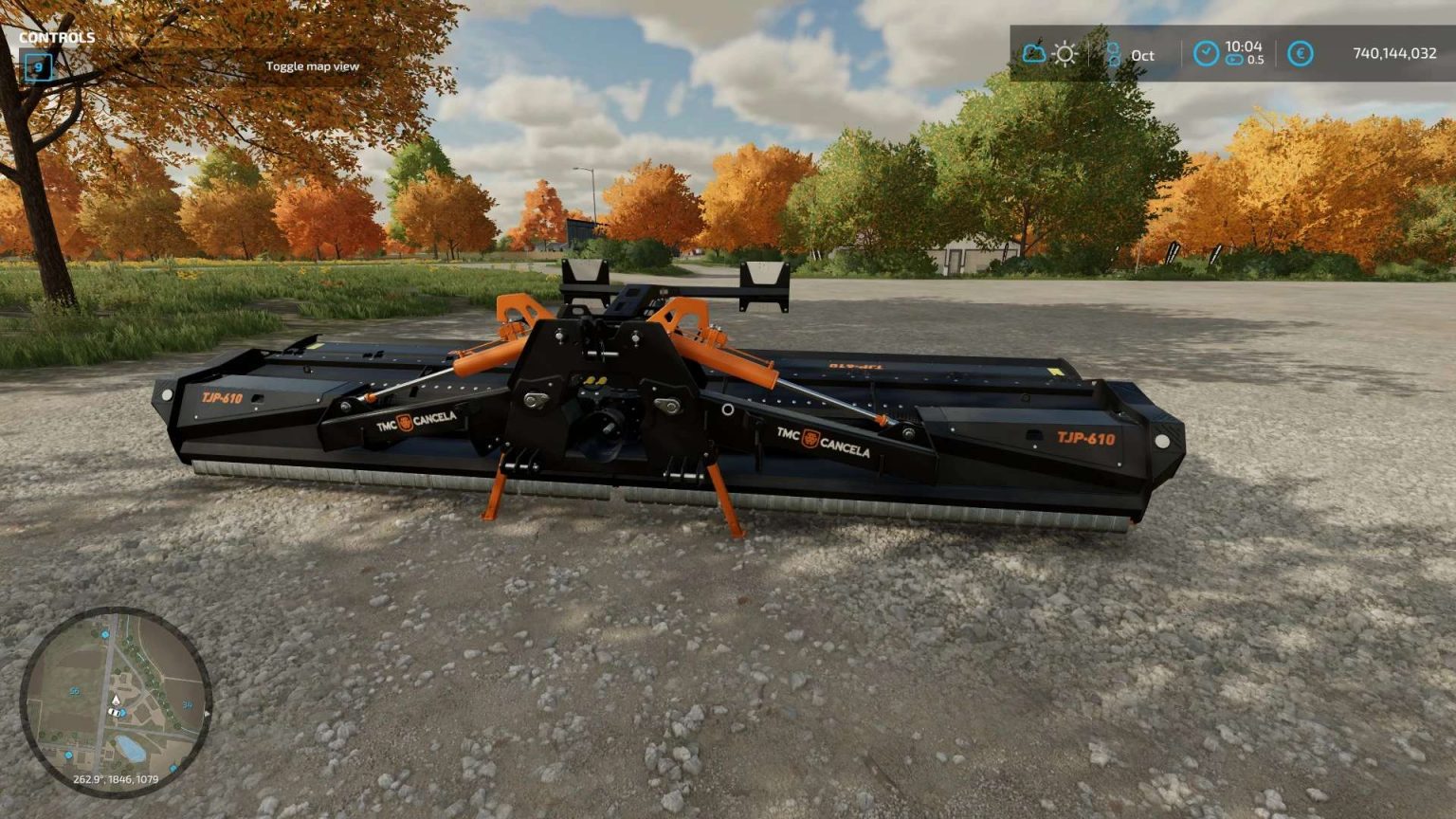Open the clock icon in the HUD
The width and height of the screenshot is (1456, 819).
[x=1206, y=52]
